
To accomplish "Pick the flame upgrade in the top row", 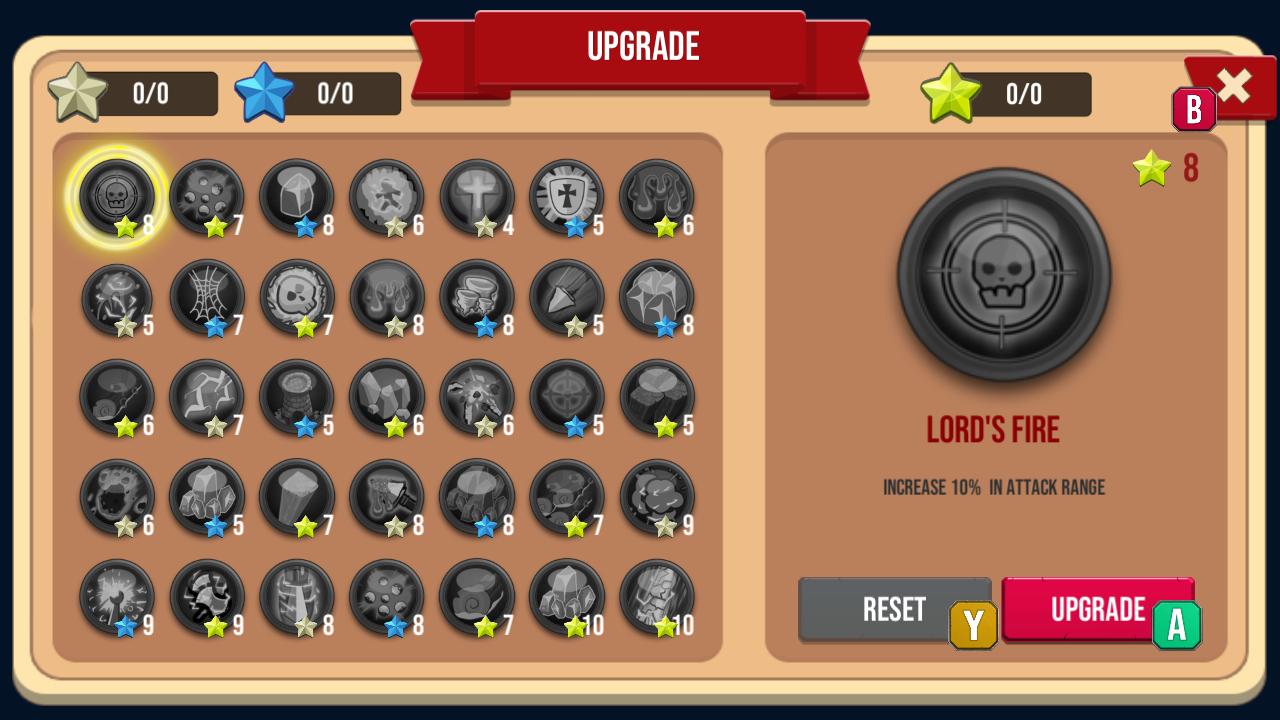I will [657, 198].
